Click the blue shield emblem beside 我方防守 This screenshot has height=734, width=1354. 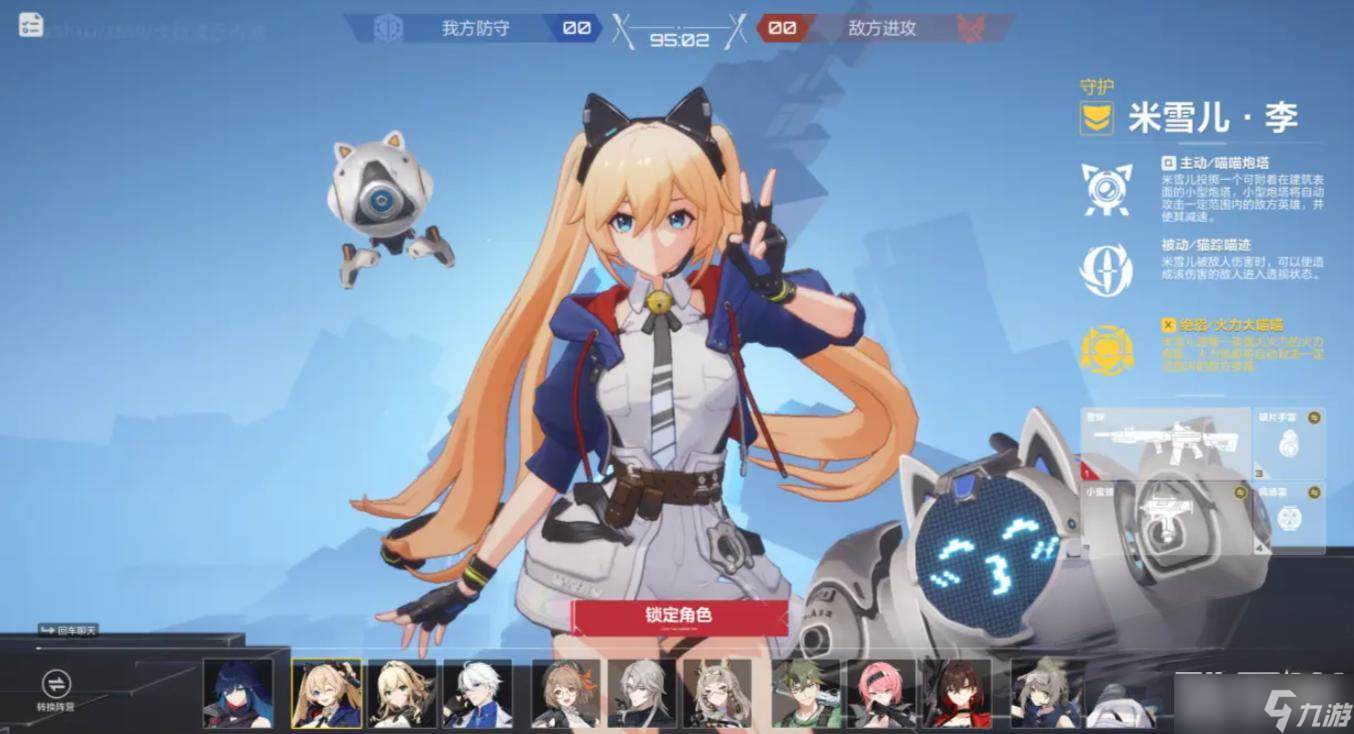387,29
